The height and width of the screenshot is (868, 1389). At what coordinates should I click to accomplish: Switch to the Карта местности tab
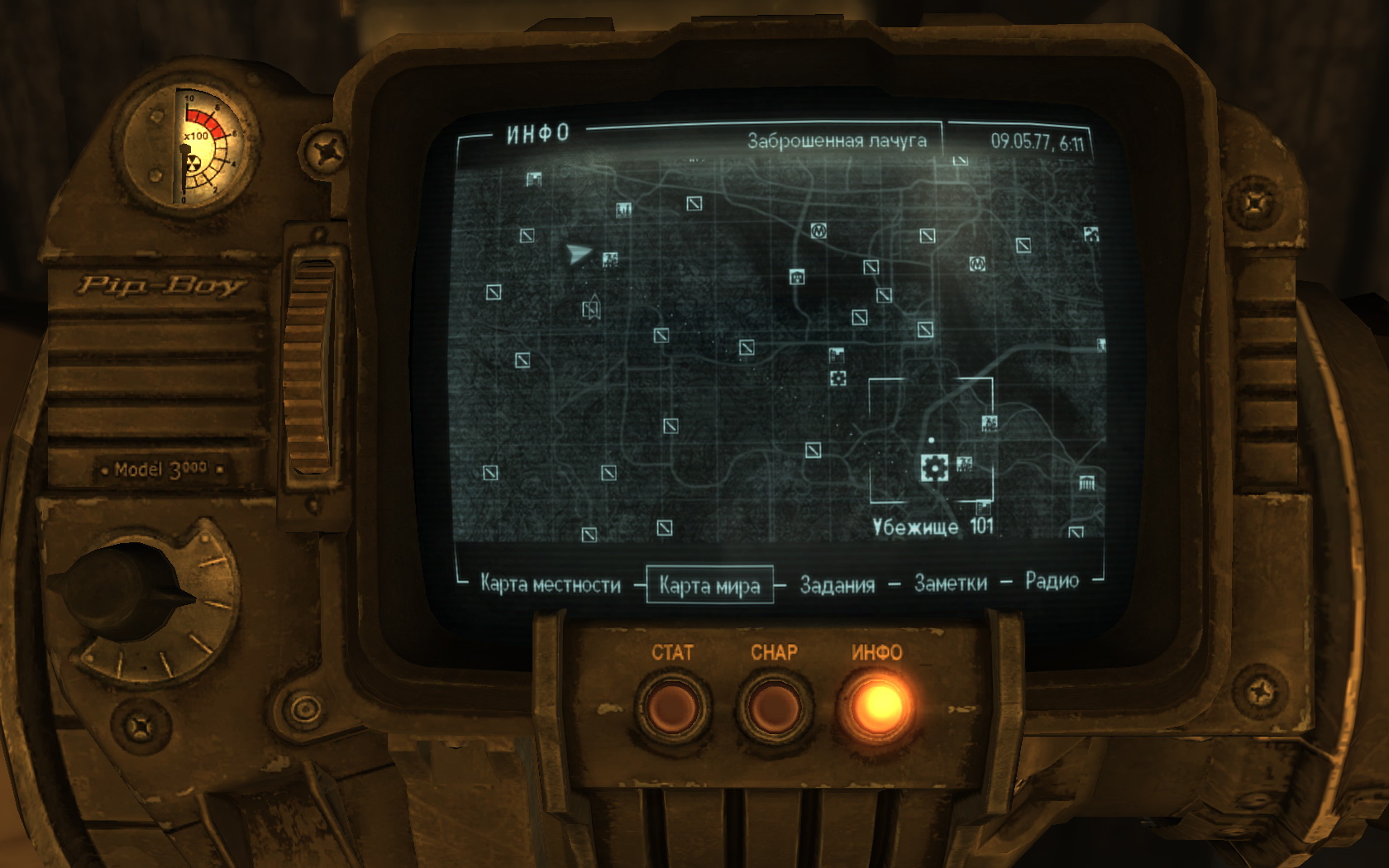[550, 585]
